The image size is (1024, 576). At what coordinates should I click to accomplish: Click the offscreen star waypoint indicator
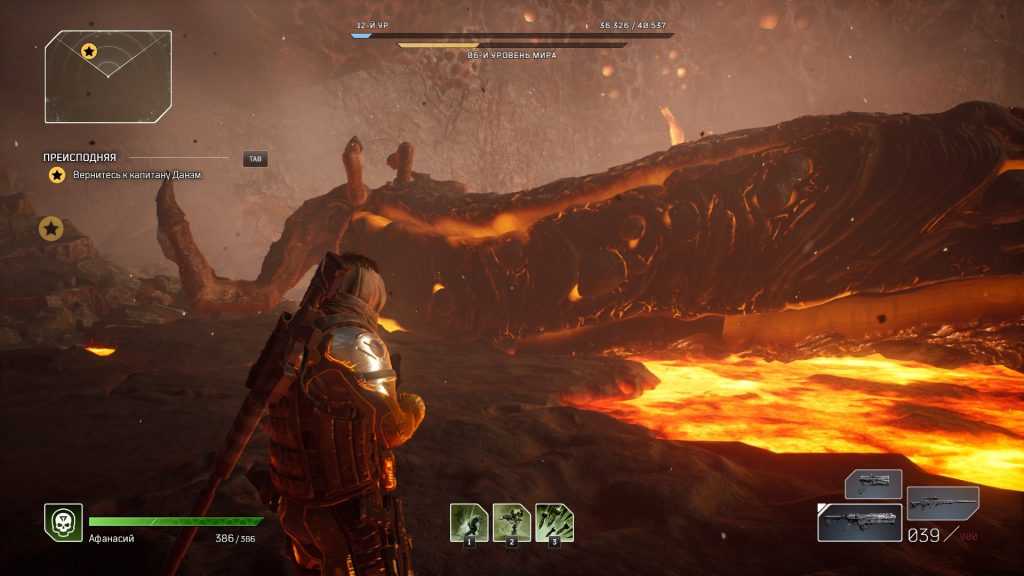tap(51, 229)
